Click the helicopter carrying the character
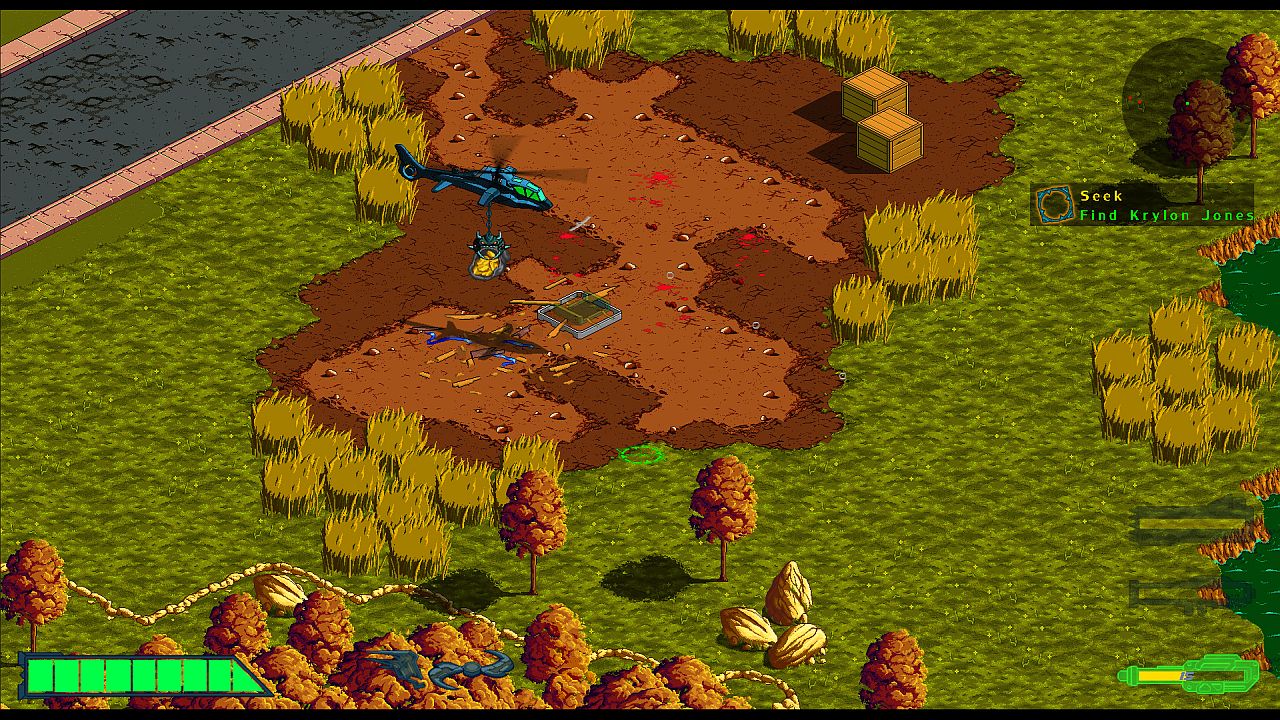The width and height of the screenshot is (1280, 720). [x=490, y=185]
